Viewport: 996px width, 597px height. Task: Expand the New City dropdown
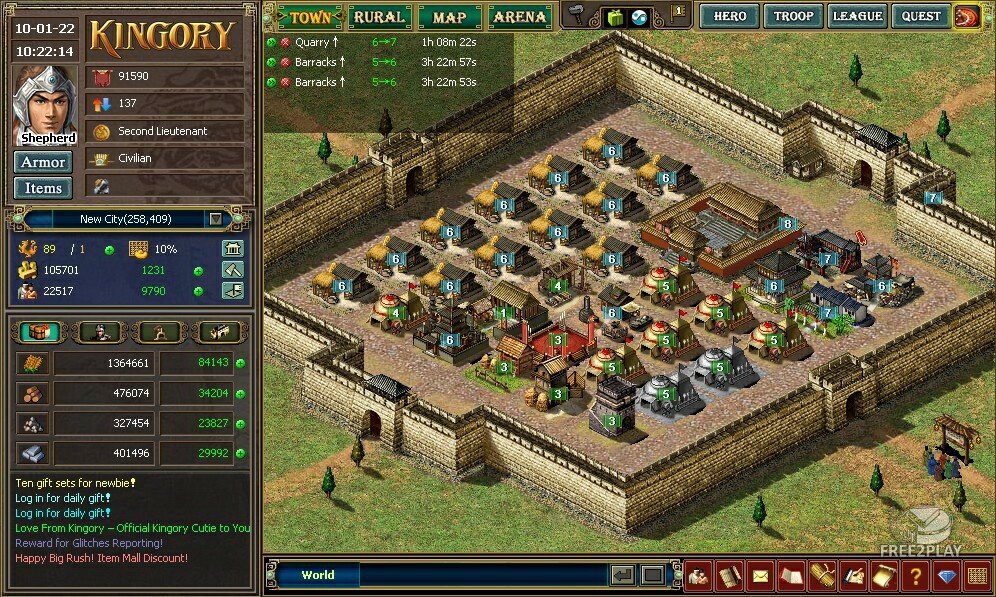(x=215, y=219)
